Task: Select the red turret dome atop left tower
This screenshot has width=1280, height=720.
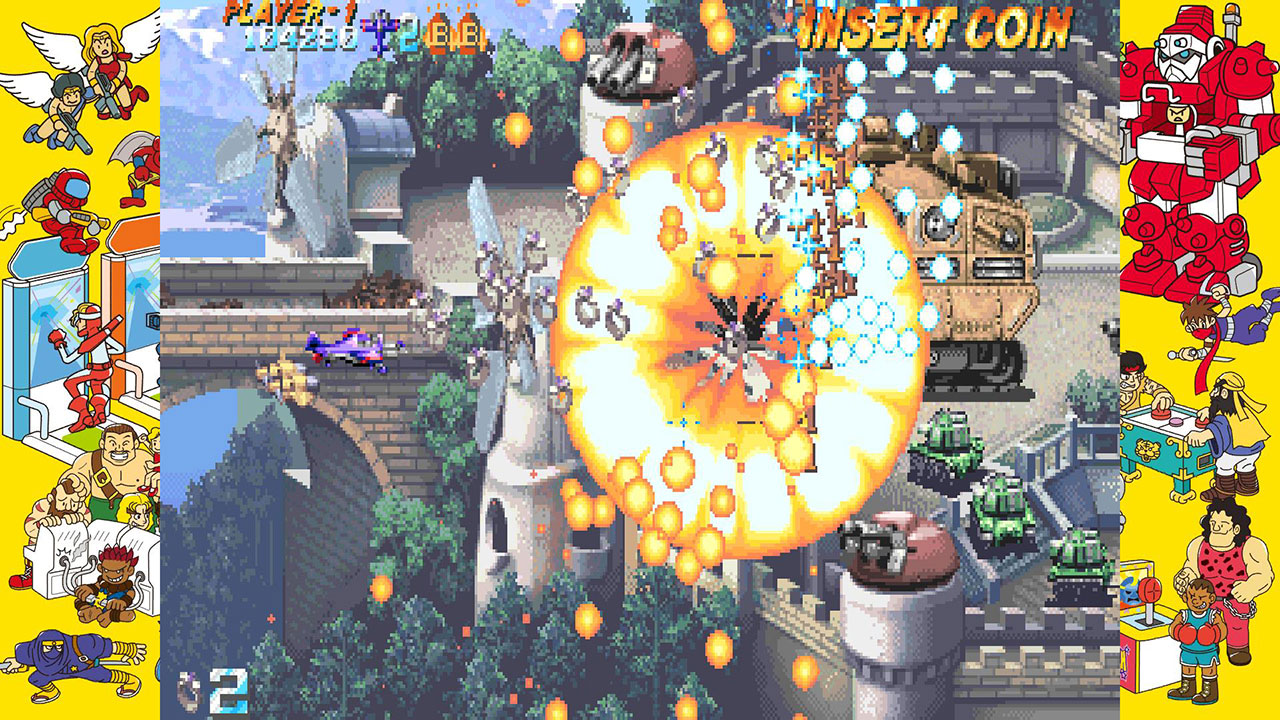Action: (x=640, y=55)
